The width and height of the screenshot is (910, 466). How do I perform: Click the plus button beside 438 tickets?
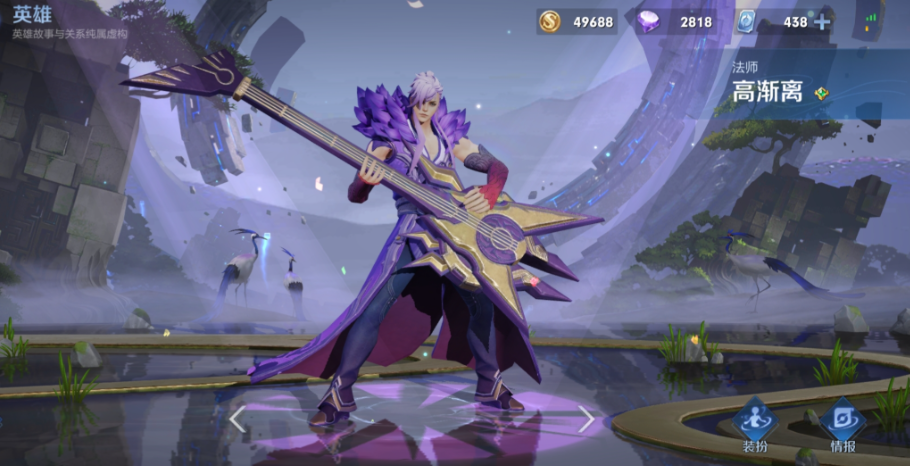[822, 22]
